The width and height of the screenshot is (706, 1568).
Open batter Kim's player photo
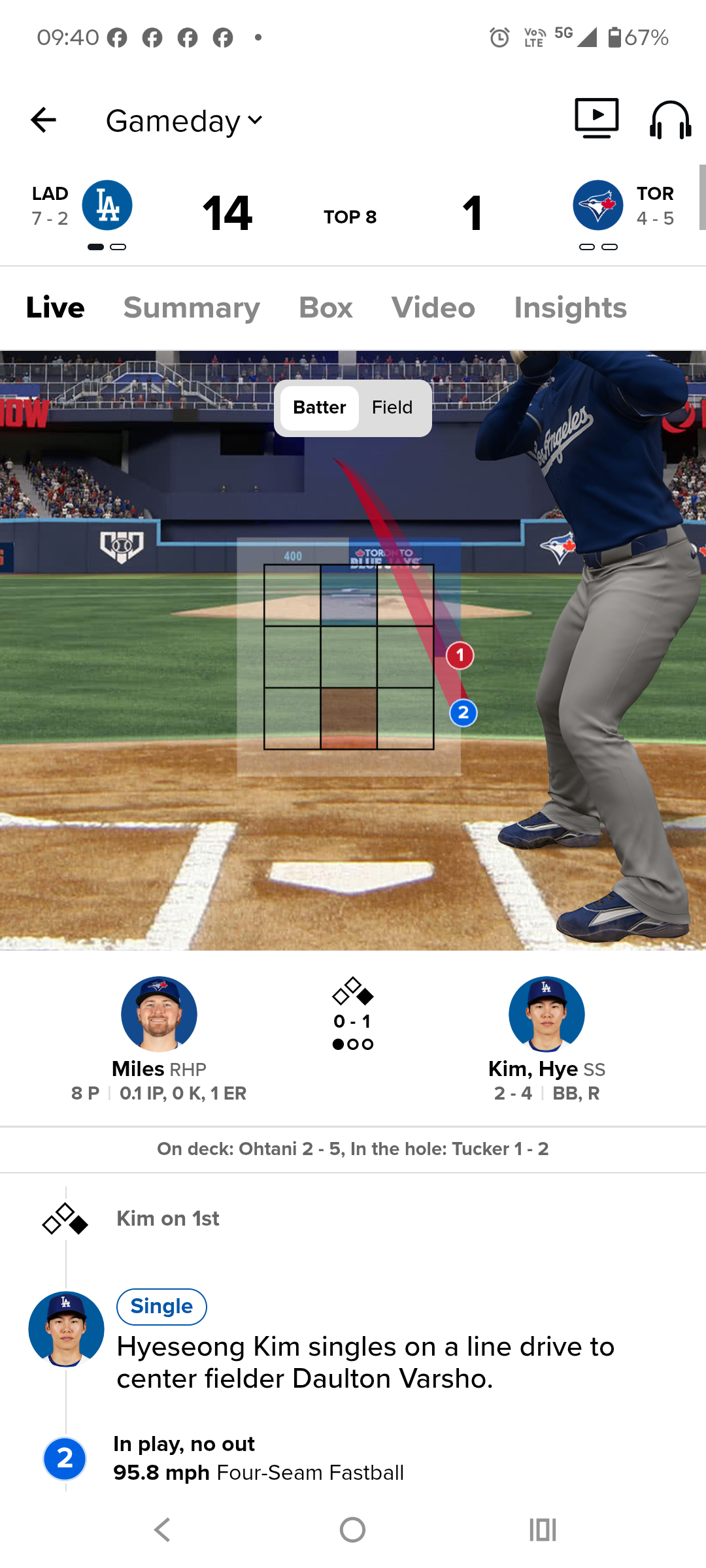(546, 1014)
